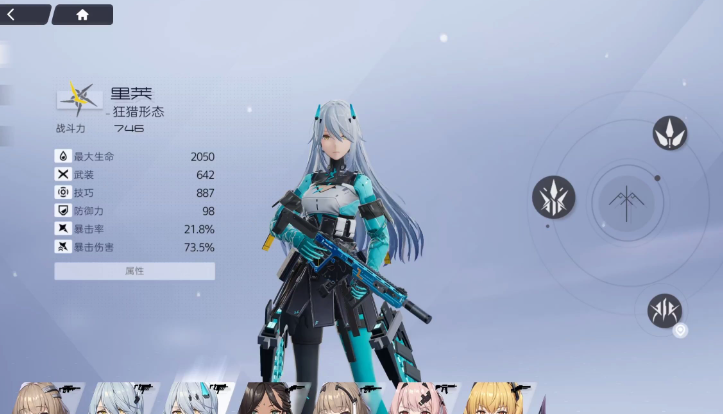Return to the home screen
The width and height of the screenshot is (723, 414).
coord(82,15)
